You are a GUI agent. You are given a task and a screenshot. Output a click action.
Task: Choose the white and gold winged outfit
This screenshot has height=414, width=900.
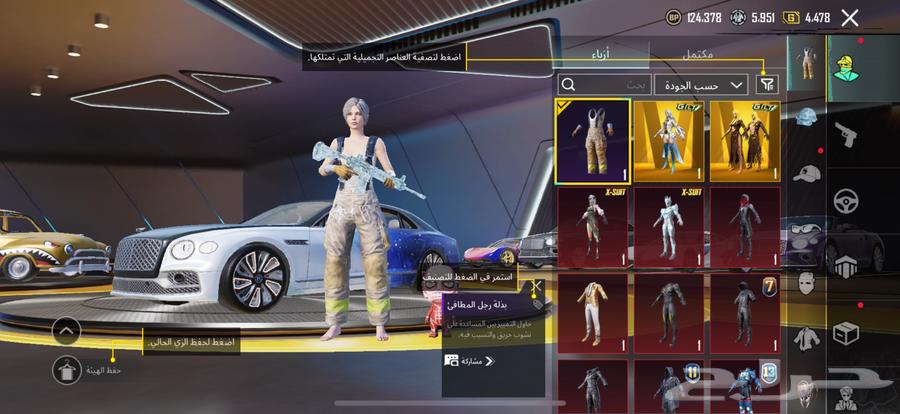(x=668, y=141)
